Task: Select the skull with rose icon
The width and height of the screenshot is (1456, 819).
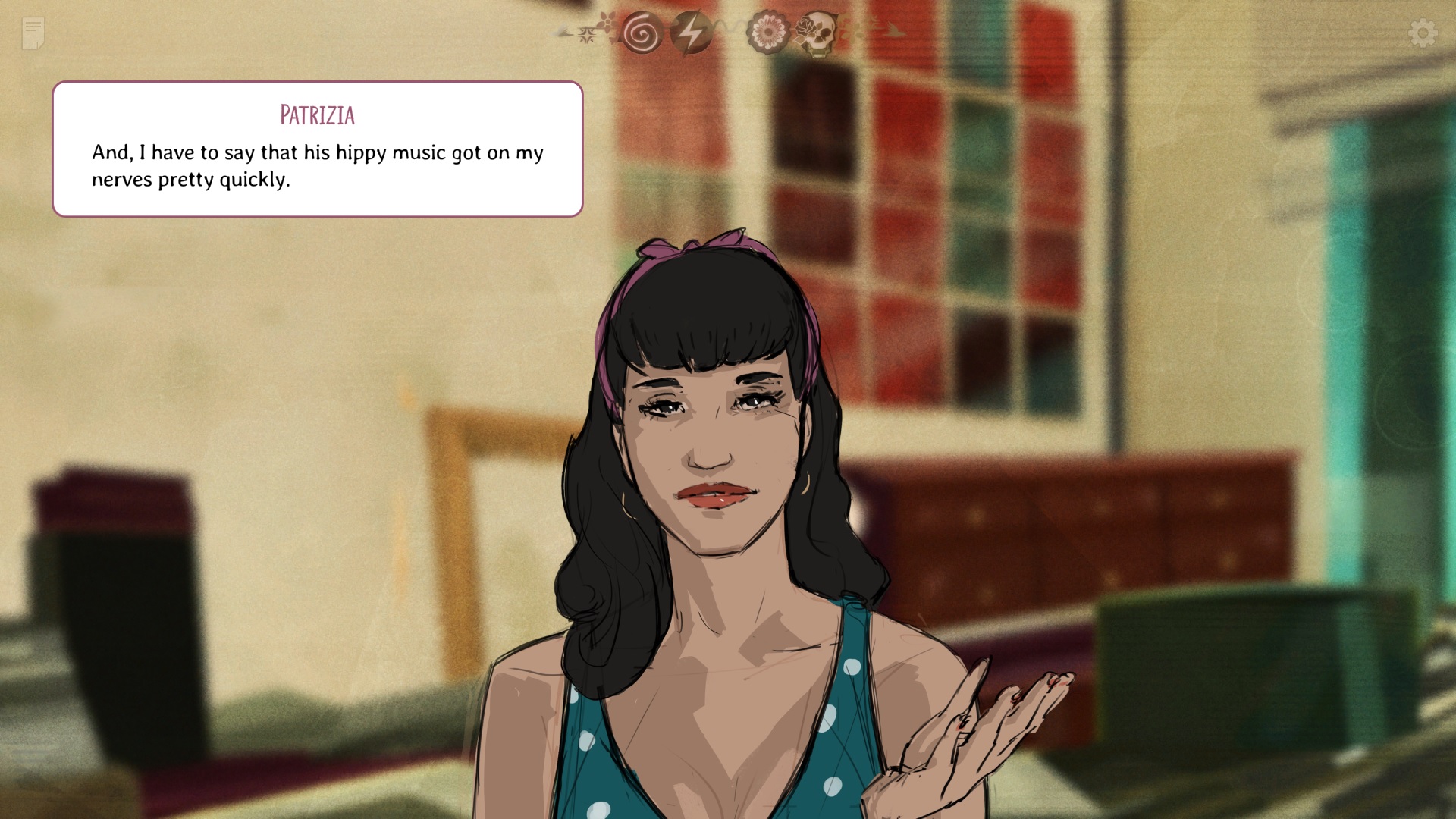Action: click(817, 33)
